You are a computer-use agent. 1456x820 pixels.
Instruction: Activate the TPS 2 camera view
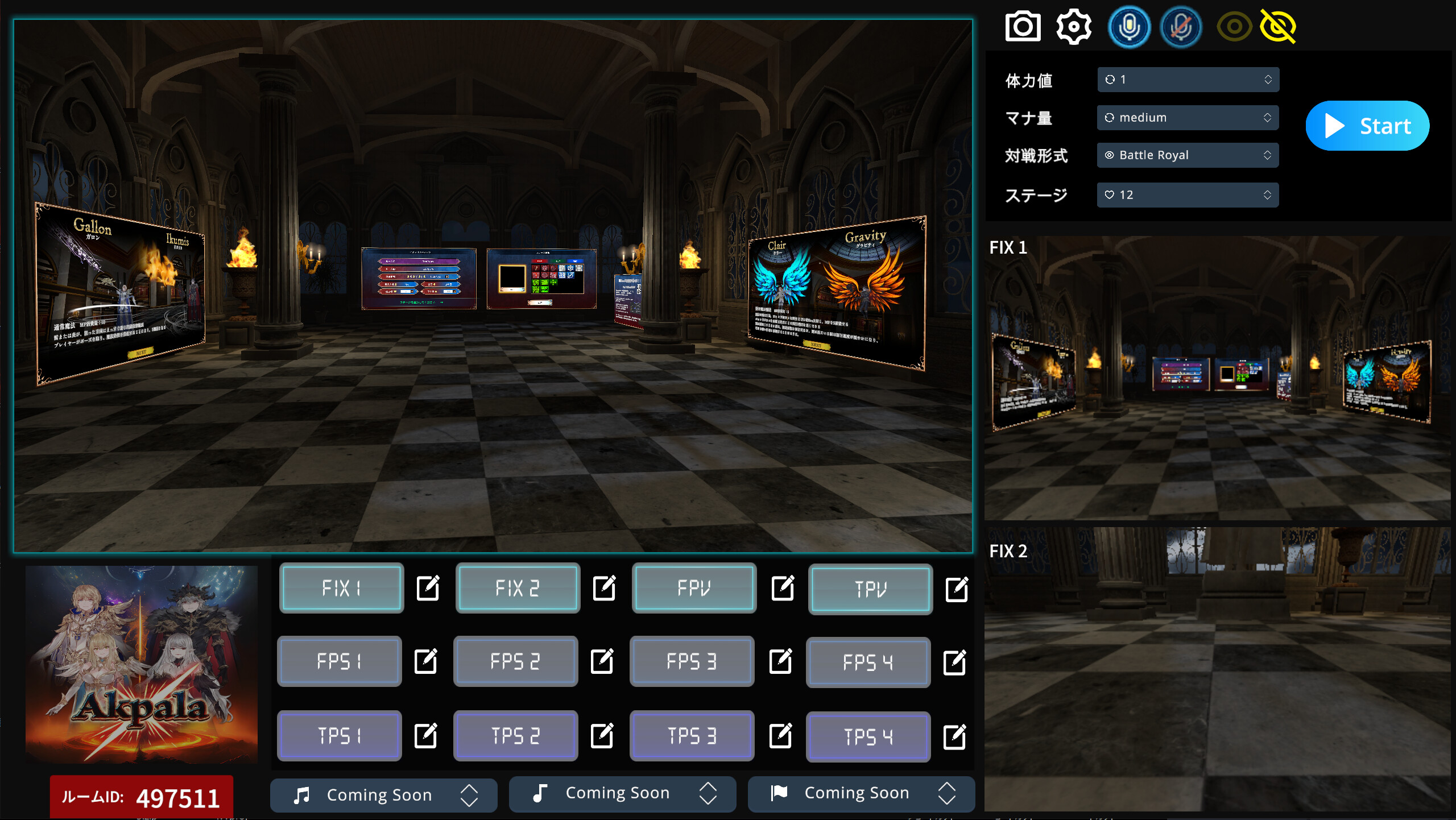pyautogui.click(x=516, y=735)
